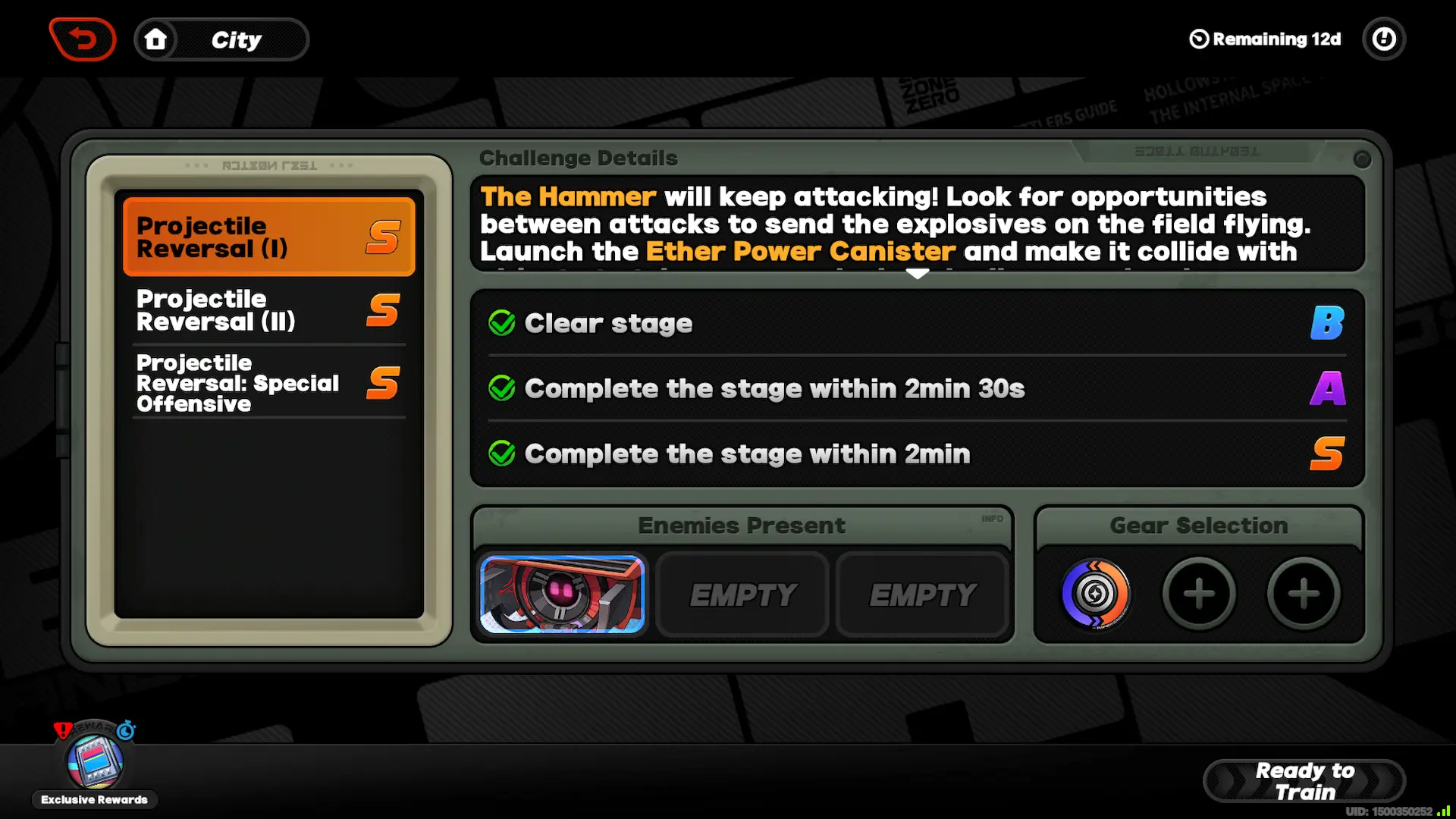Choose Projectile Reversal: Special Offensive stage

pos(268,383)
